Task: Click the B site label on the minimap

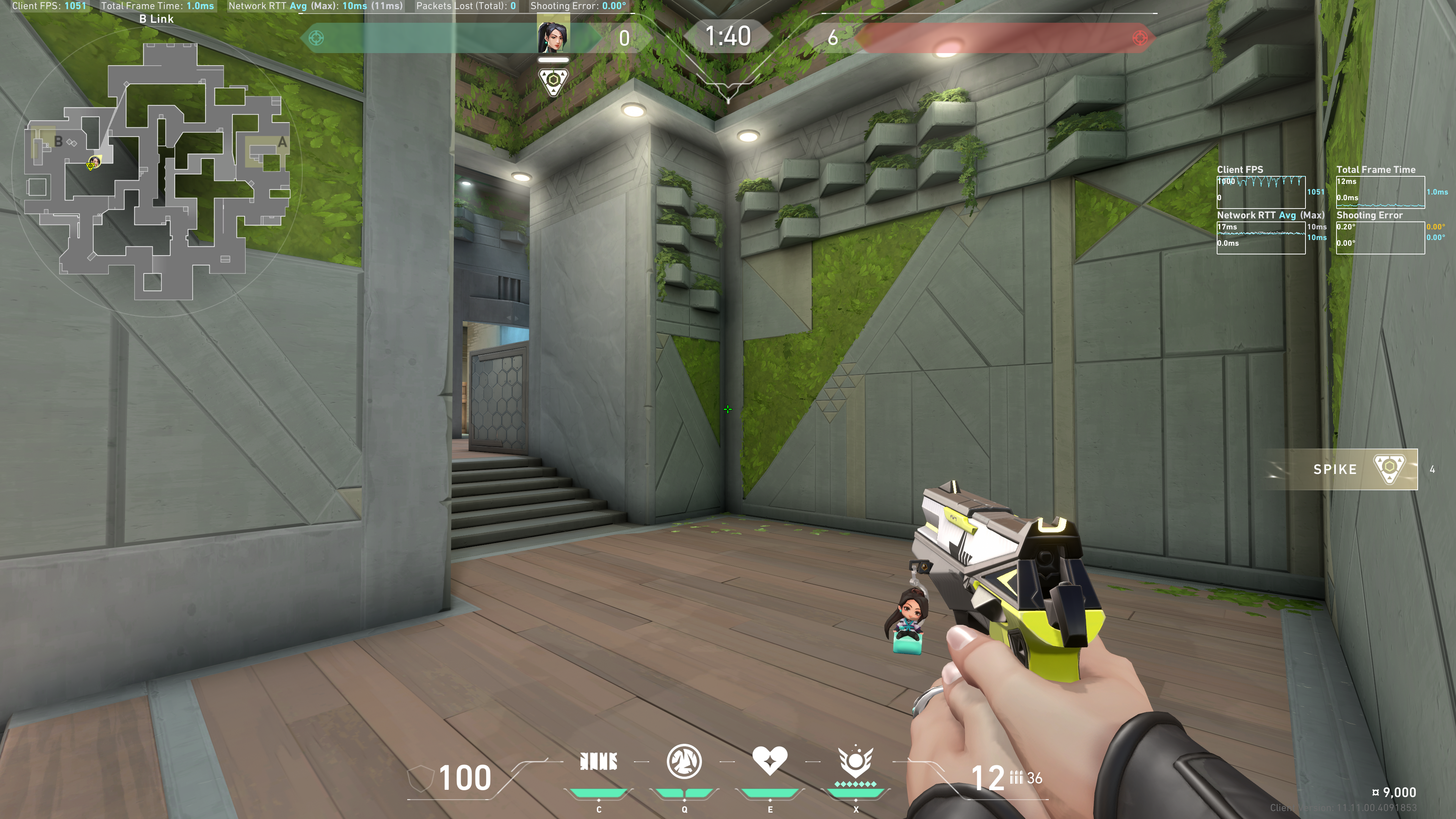Action: pos(58,141)
